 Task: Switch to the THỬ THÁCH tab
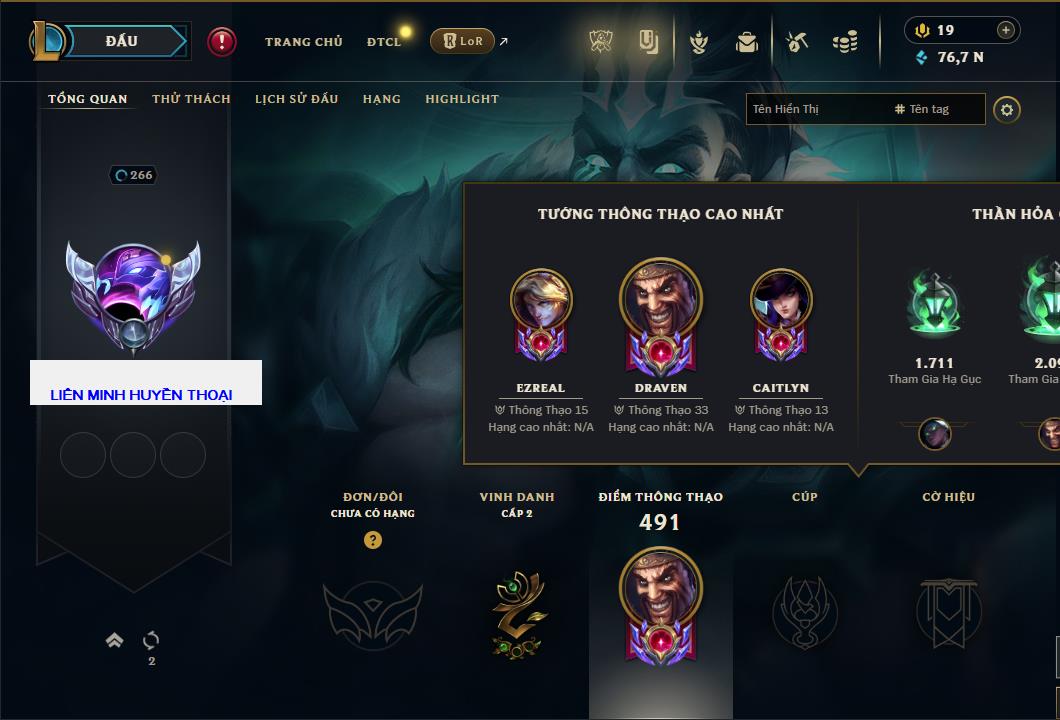tap(191, 99)
